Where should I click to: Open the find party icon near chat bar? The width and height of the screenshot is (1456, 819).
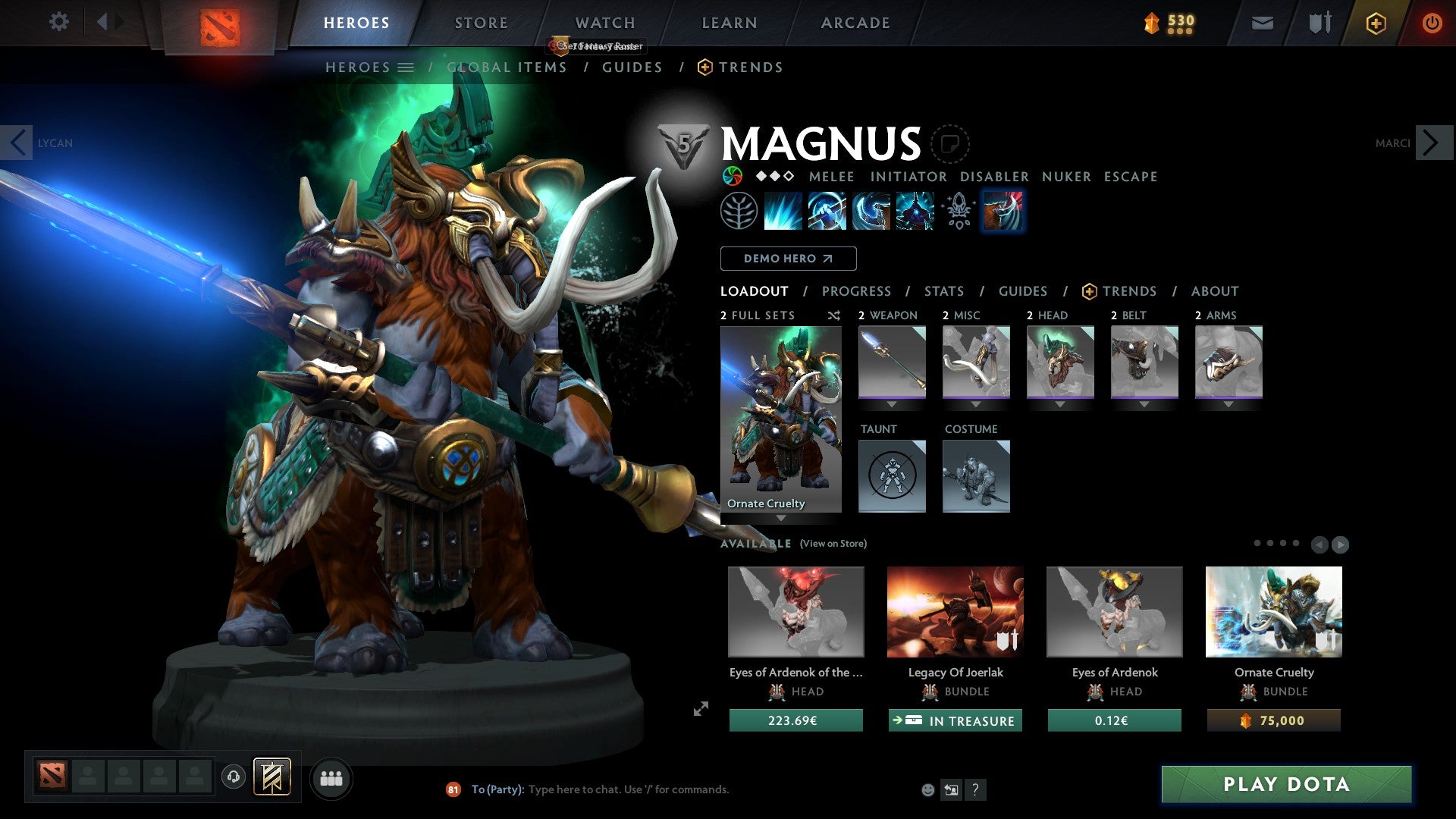coord(330,778)
